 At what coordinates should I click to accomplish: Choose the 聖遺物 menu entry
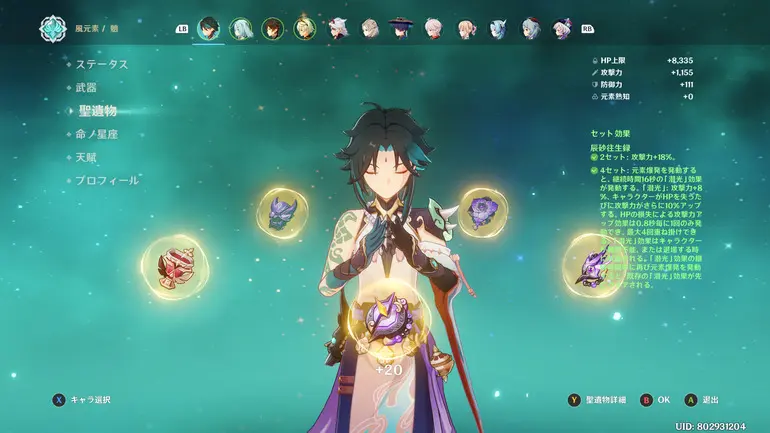pos(98,111)
